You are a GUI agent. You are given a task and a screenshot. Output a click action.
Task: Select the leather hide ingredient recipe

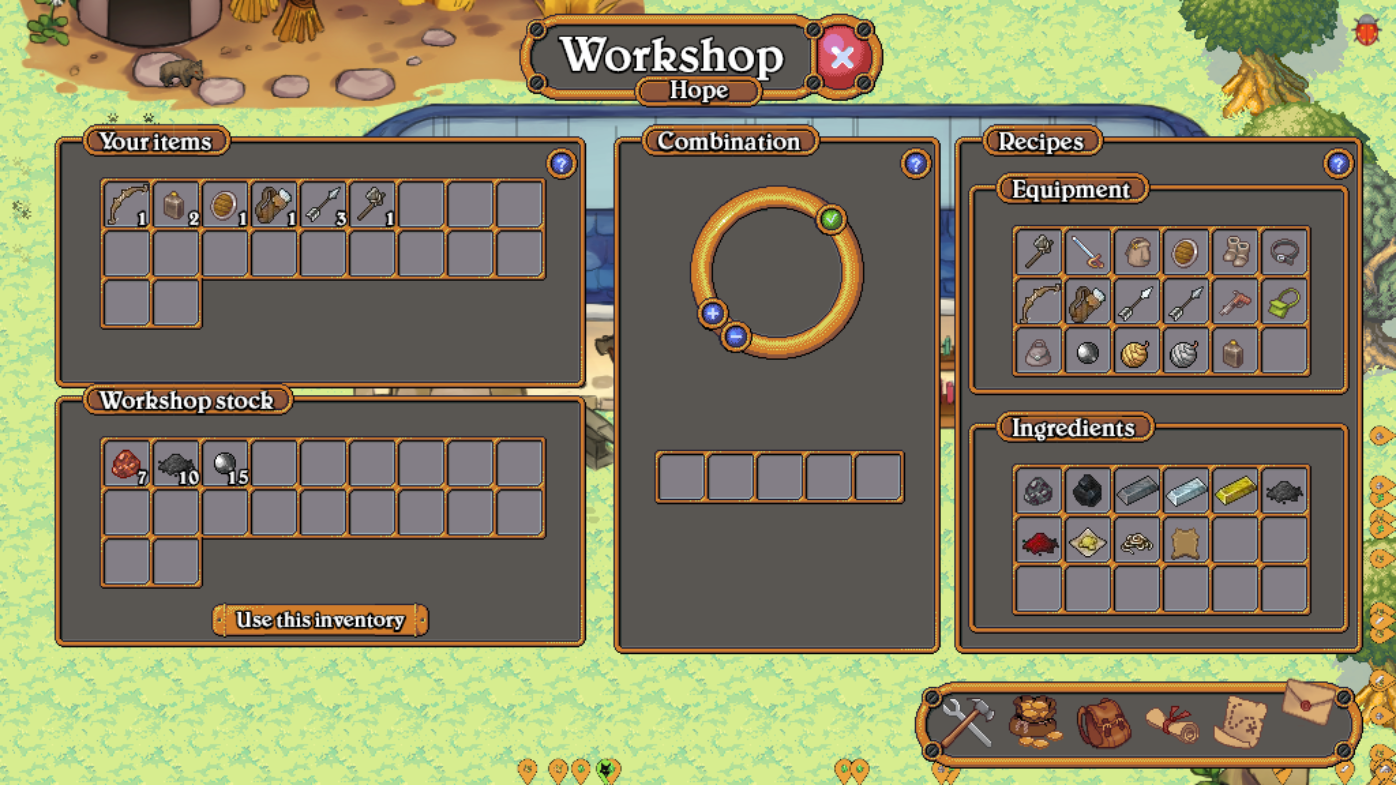(1186, 541)
